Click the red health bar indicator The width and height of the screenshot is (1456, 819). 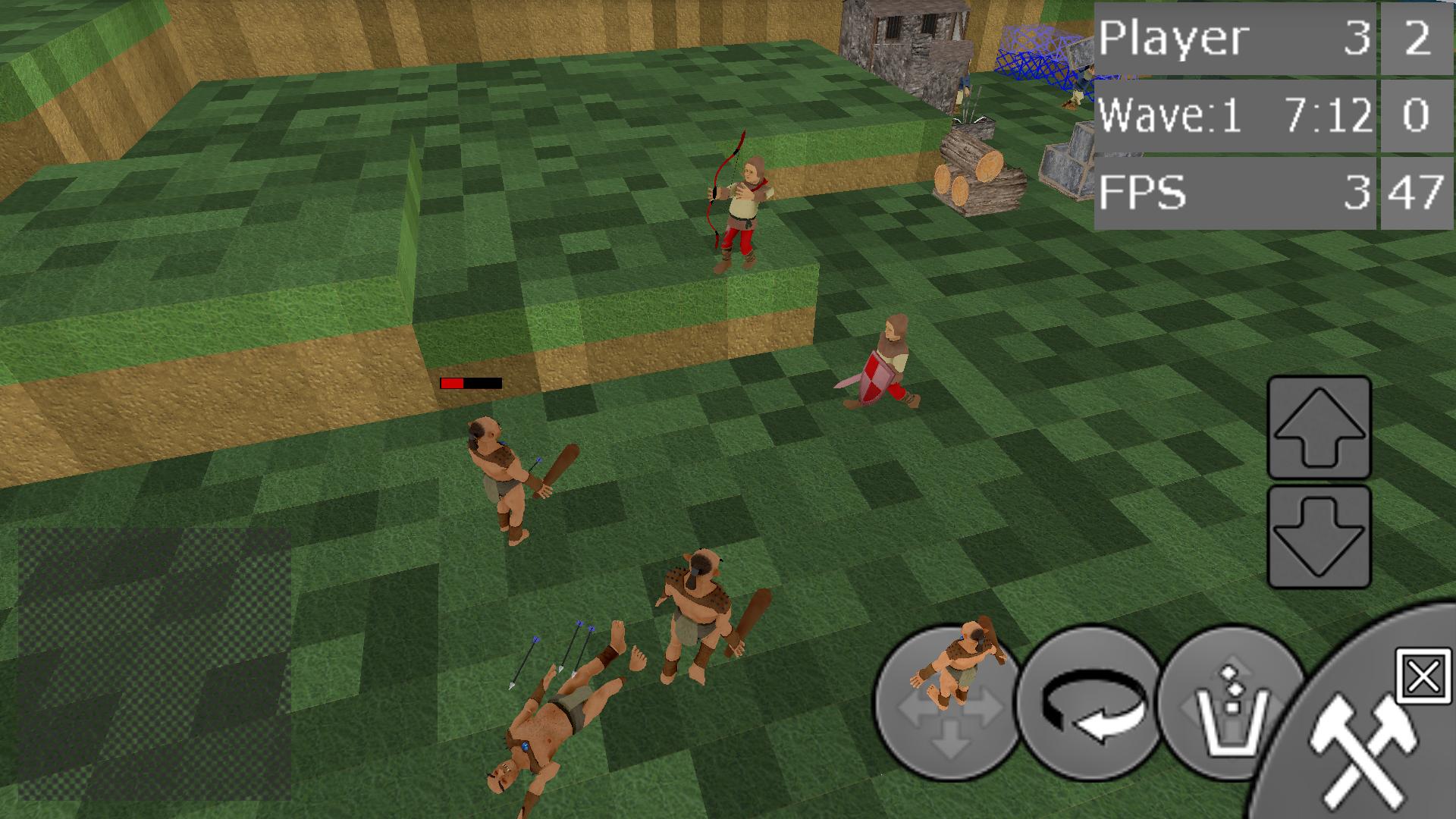[470, 383]
